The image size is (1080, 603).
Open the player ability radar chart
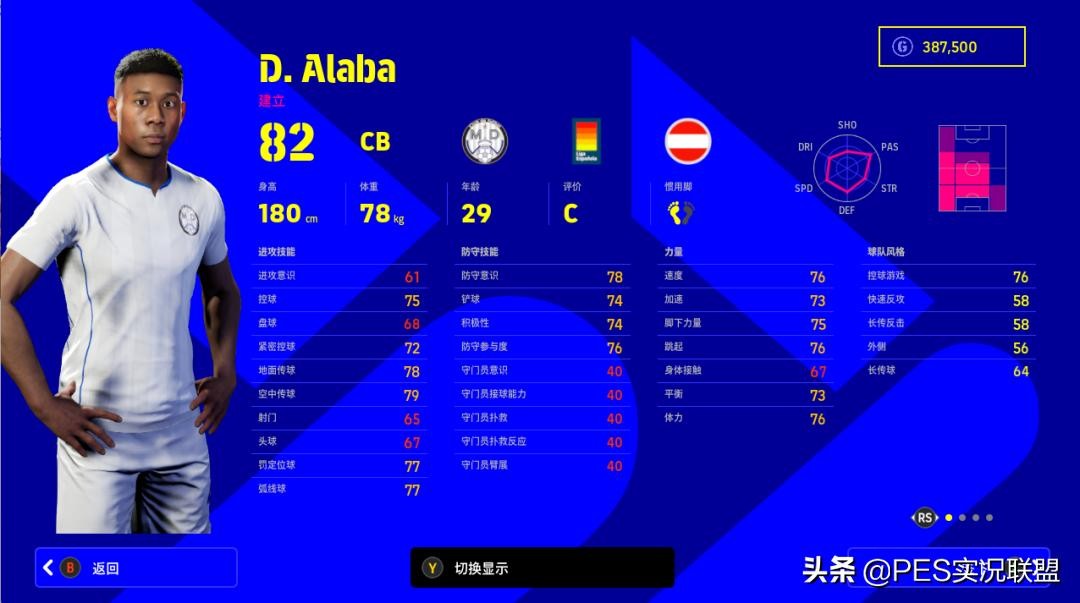tap(846, 167)
